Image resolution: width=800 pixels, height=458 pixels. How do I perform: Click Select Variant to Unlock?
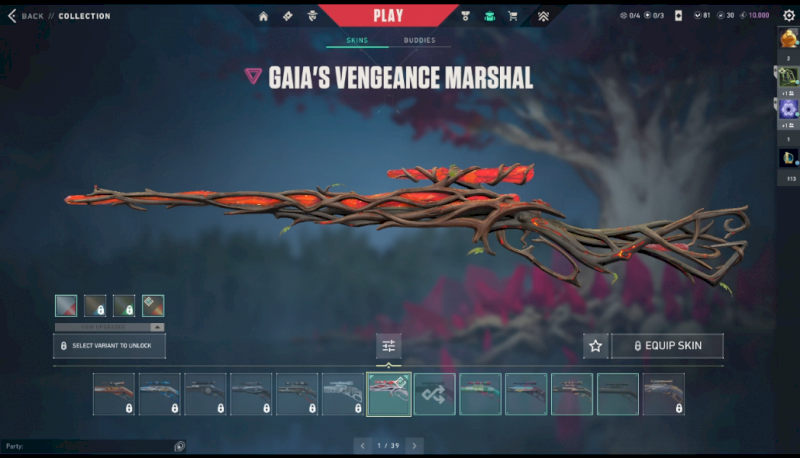(109, 346)
